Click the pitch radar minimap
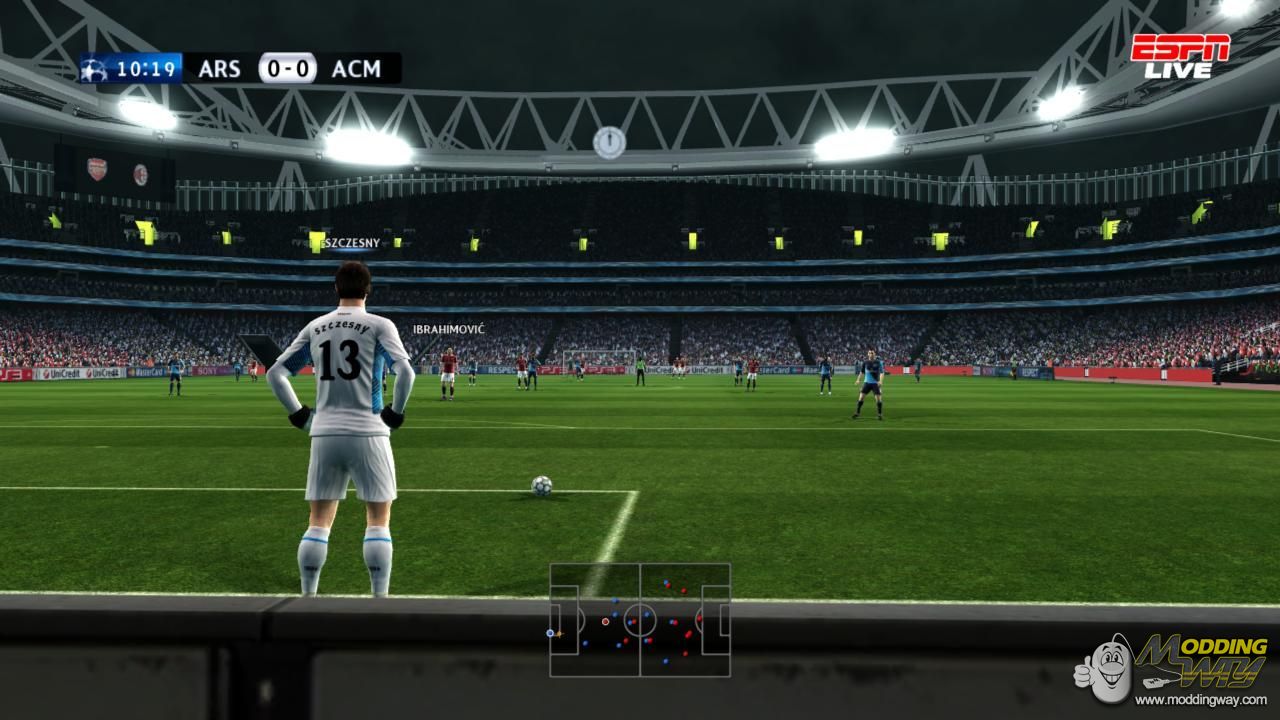 640,620
